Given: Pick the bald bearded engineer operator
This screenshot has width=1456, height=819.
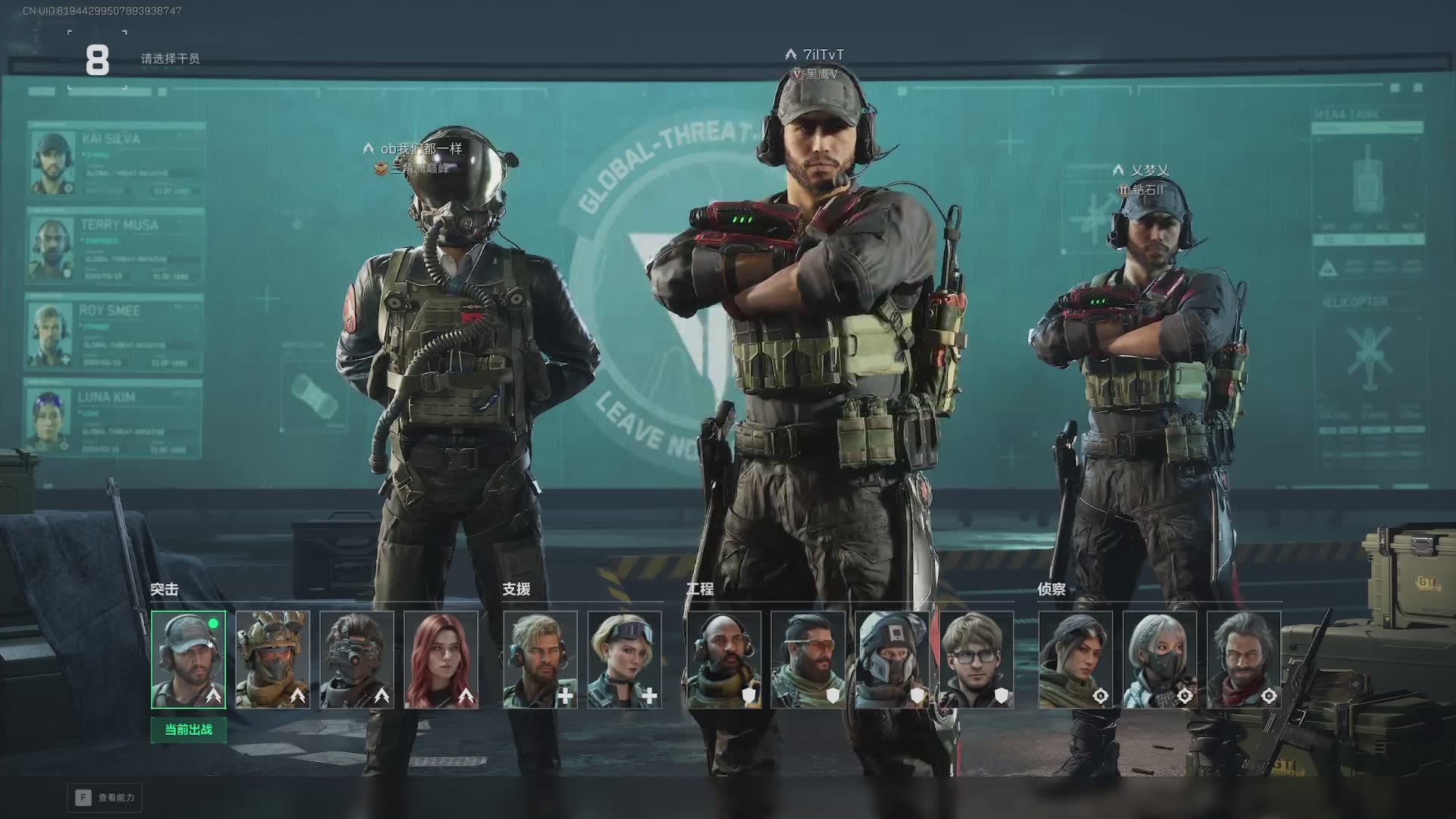Looking at the screenshot, I should (x=723, y=660).
